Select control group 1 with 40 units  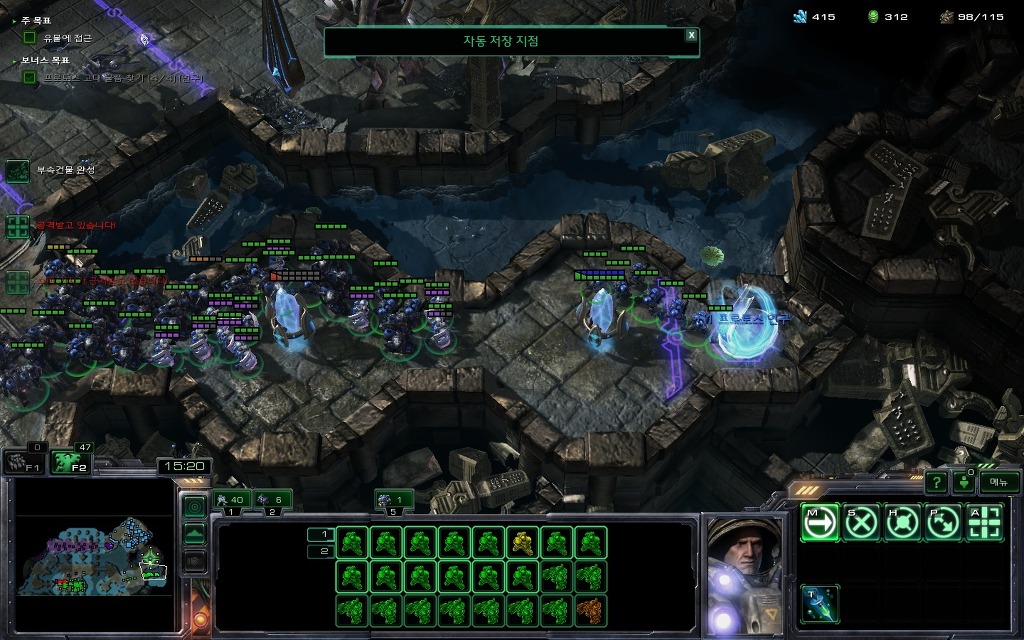click(x=232, y=500)
